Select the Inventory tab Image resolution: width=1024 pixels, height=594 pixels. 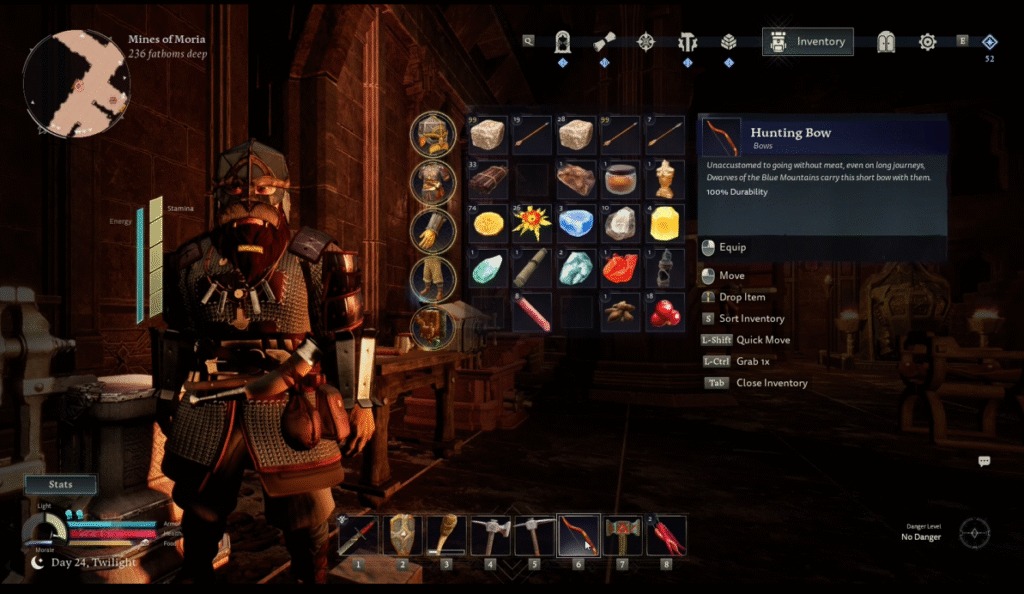[x=808, y=42]
